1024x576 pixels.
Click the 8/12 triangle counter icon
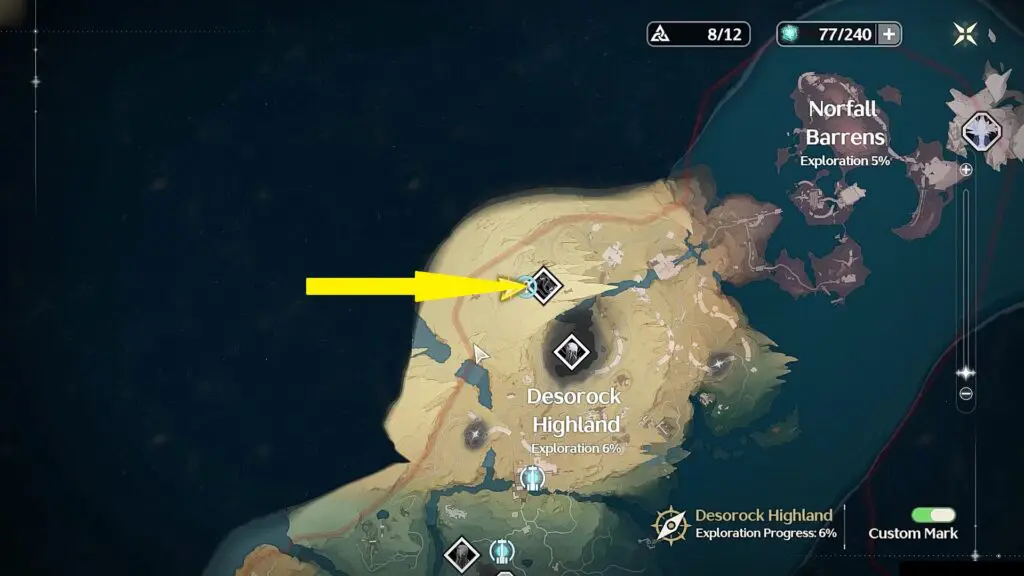pos(660,34)
